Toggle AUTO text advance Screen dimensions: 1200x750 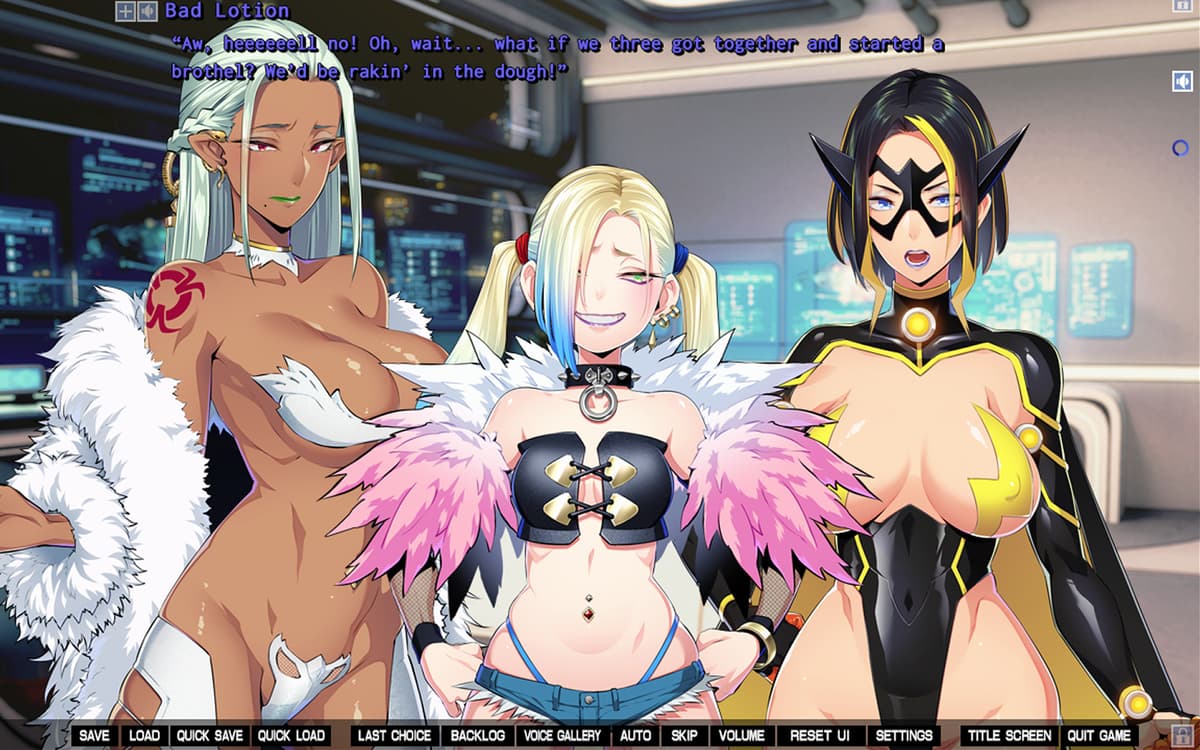[x=635, y=736]
